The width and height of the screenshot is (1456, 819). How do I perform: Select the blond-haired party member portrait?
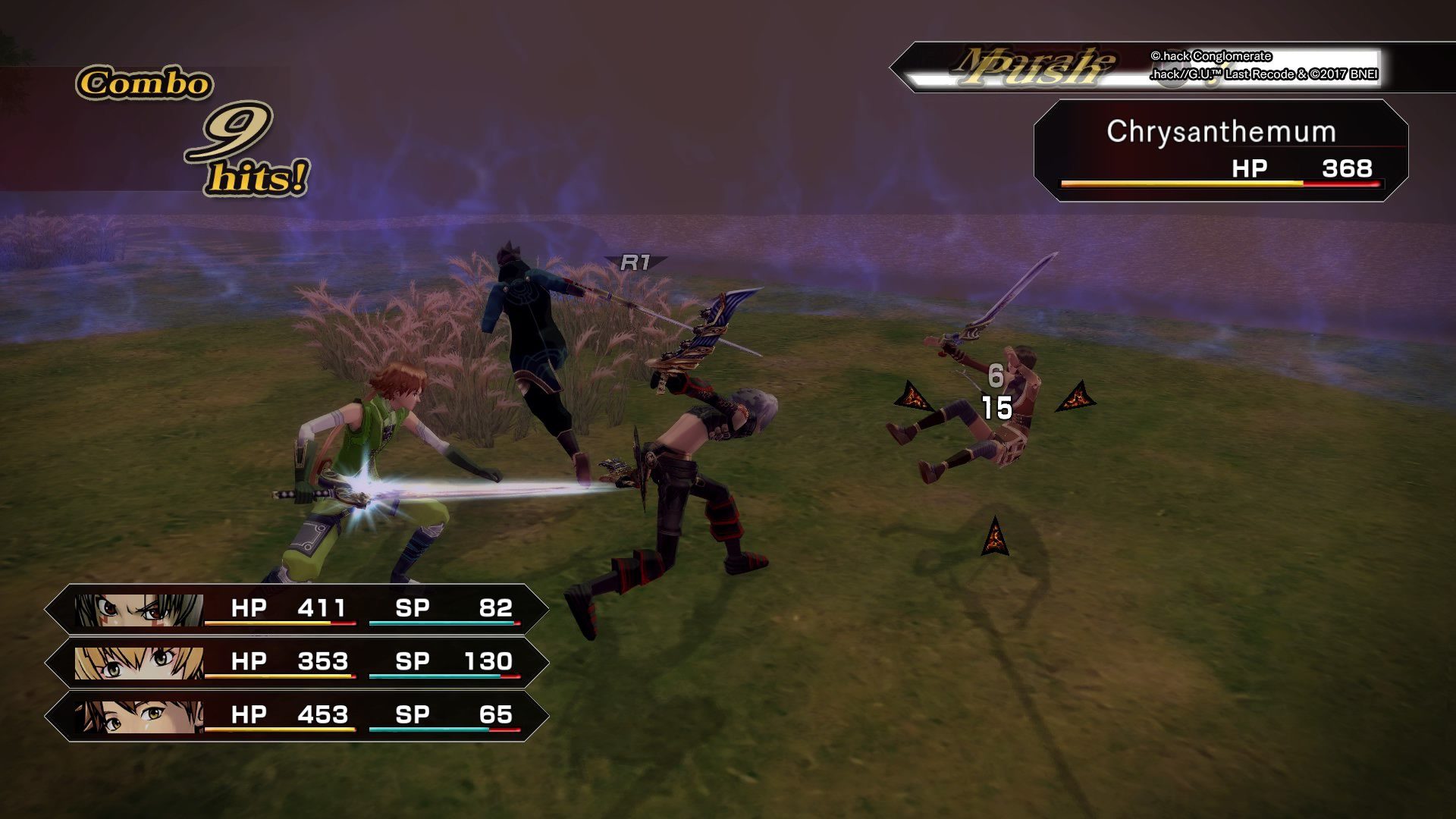click(139, 662)
